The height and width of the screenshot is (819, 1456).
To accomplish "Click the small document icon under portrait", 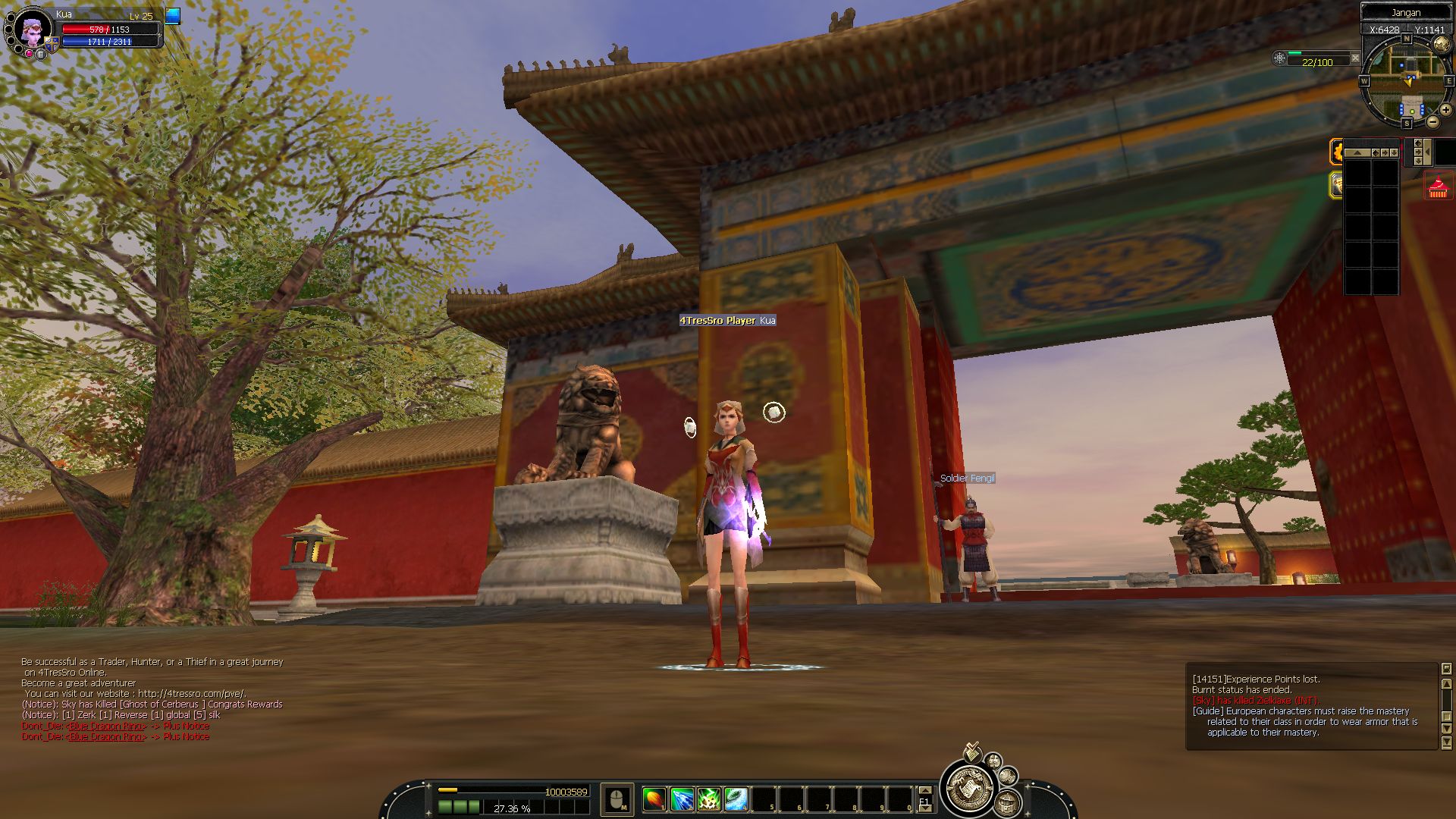I will [x=41, y=54].
